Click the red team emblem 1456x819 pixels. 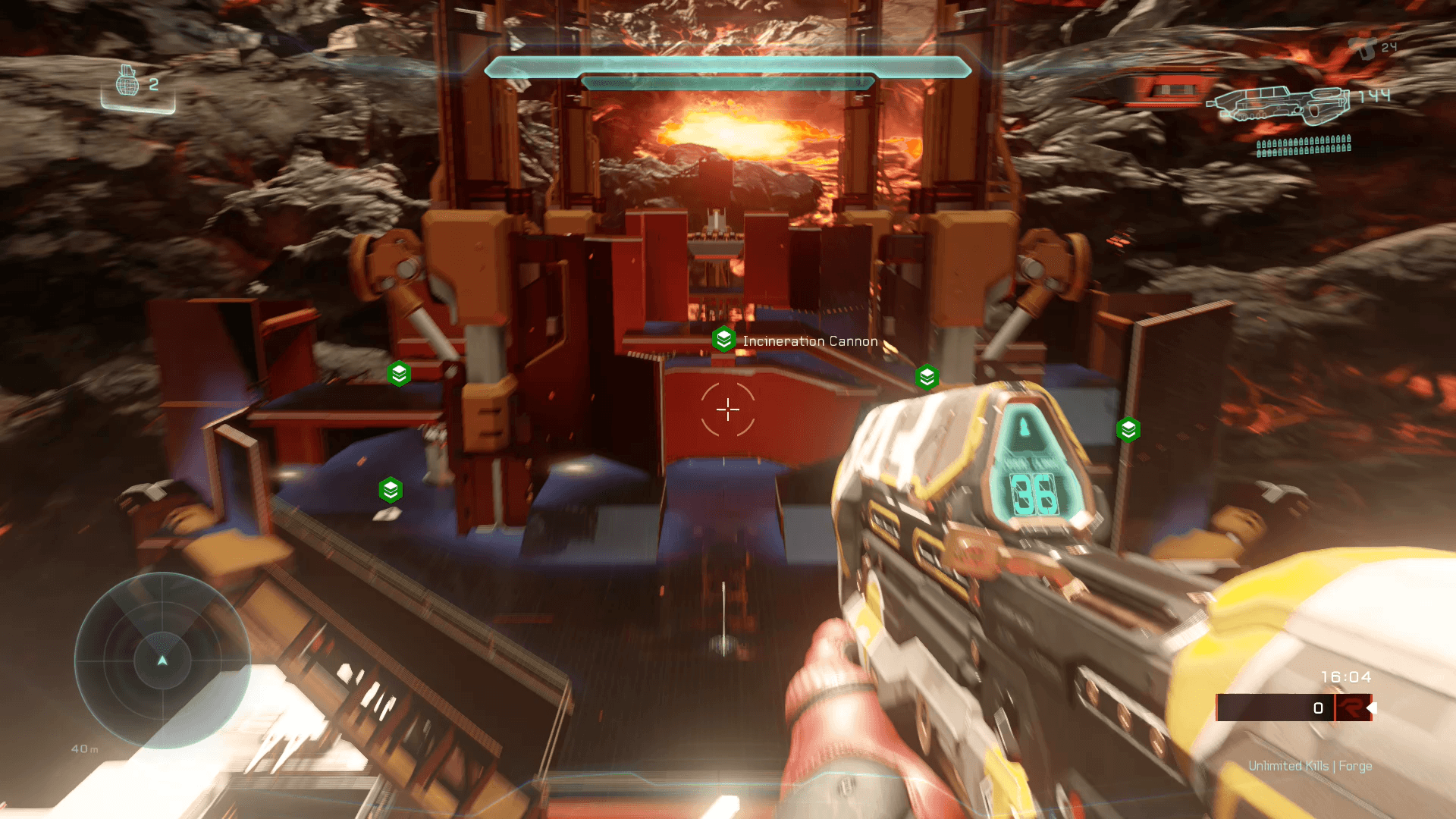[1351, 708]
